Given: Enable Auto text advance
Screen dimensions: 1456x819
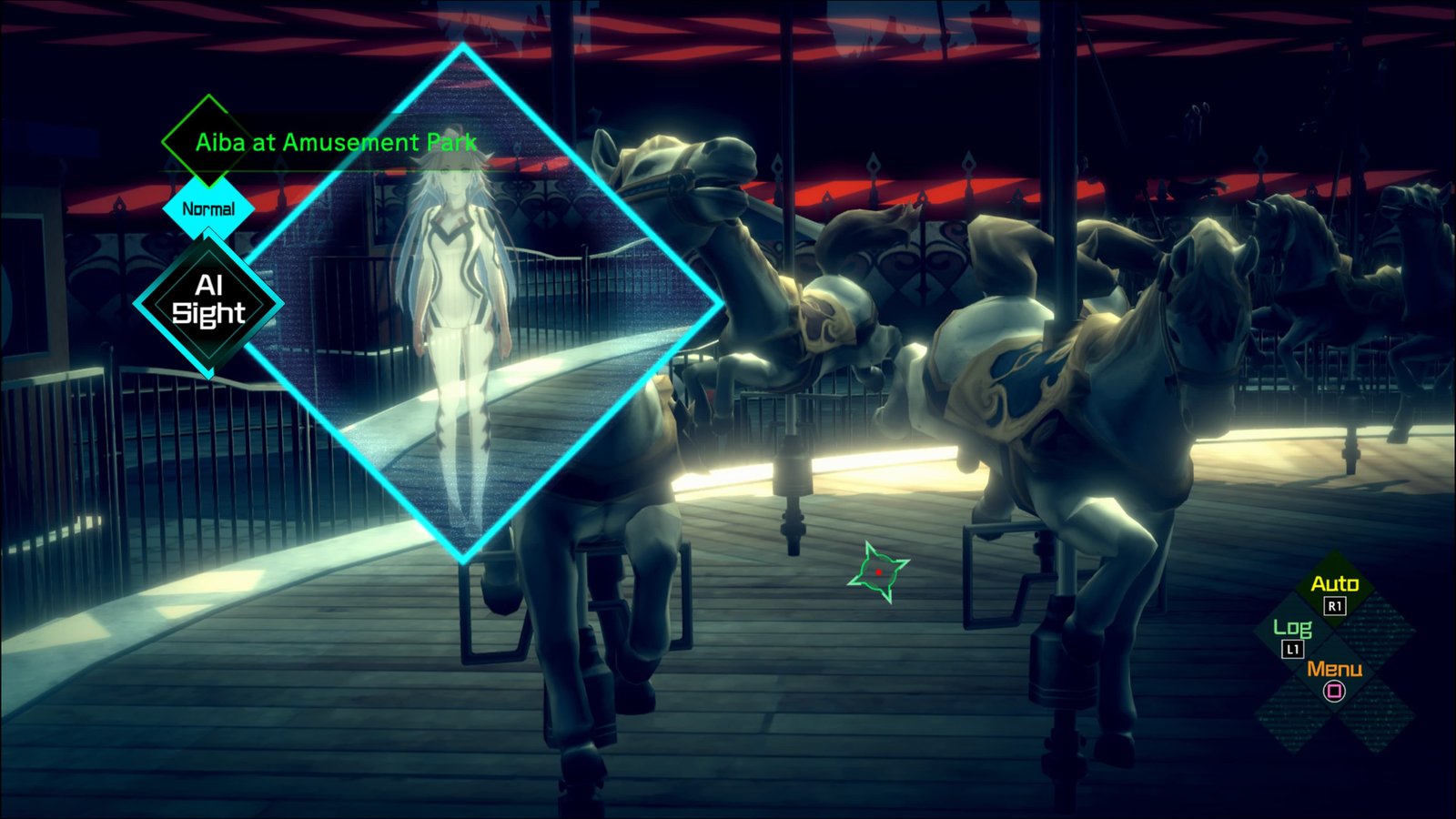Looking at the screenshot, I should [1334, 591].
